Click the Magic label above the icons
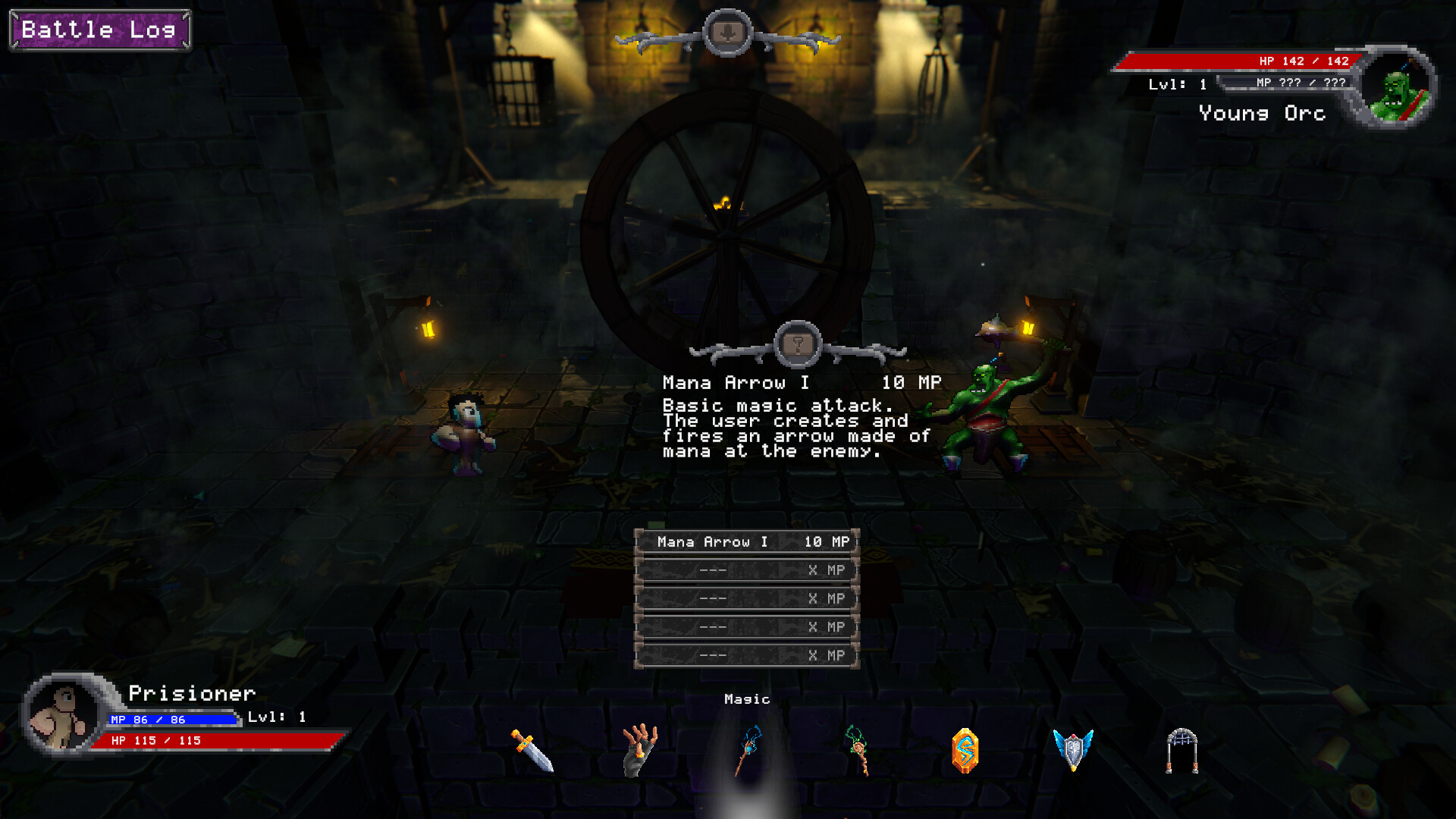This screenshot has width=1456, height=819. 746,698
